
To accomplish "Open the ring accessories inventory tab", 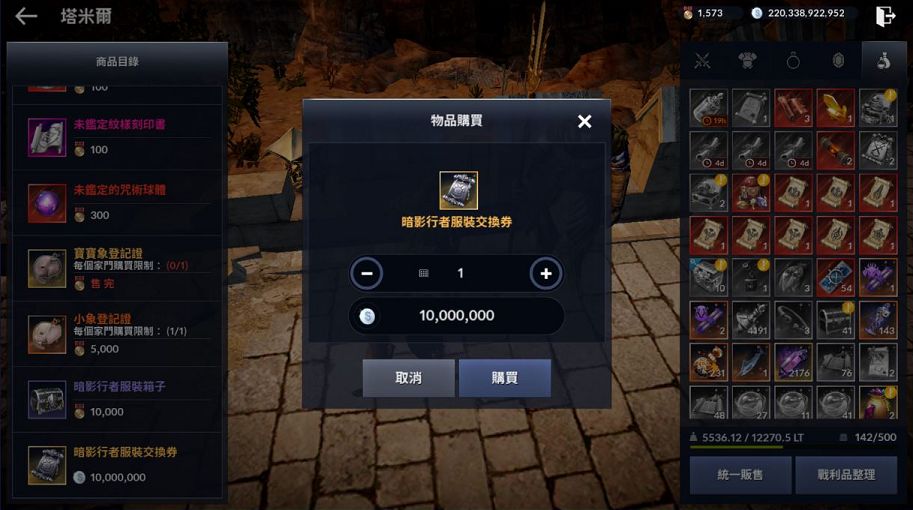I will pos(793,61).
